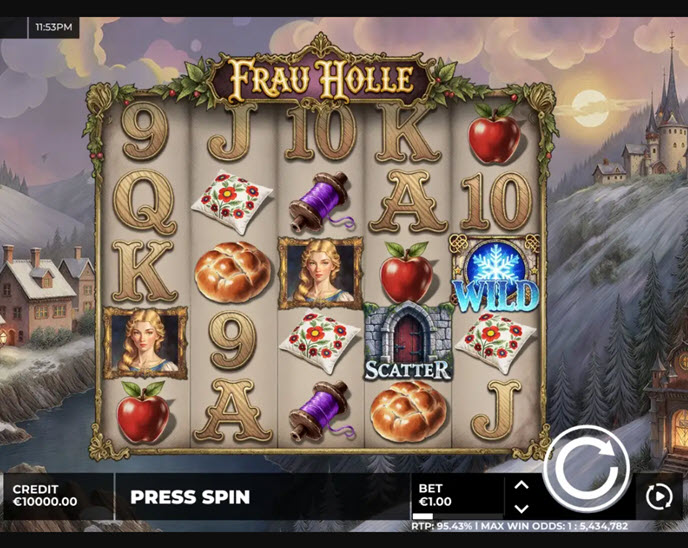This screenshot has width=688, height=548.
Task: Spin the reels with the circular arrow button
Action: (x=586, y=468)
